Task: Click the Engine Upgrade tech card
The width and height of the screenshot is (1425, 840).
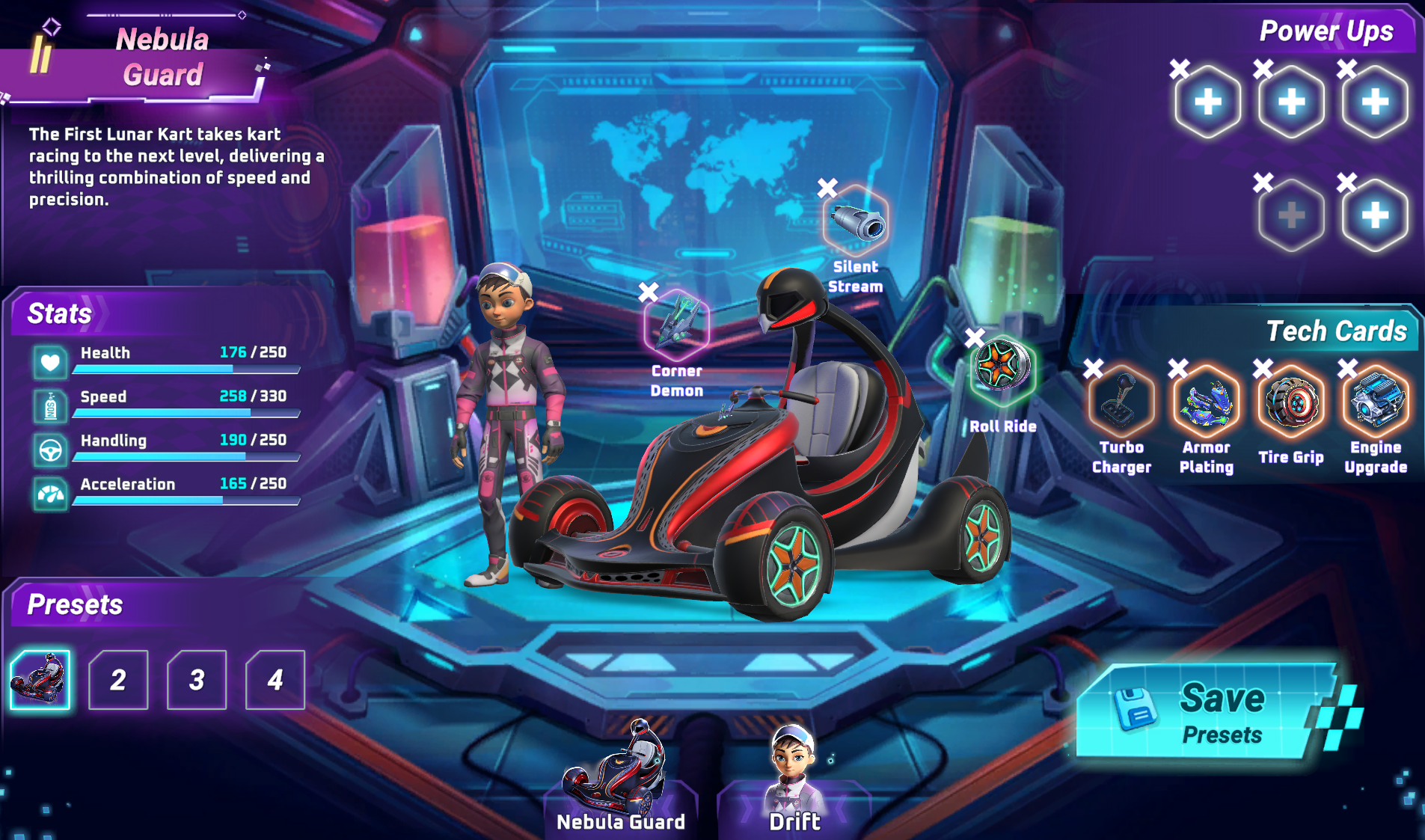Action: 1376,403
